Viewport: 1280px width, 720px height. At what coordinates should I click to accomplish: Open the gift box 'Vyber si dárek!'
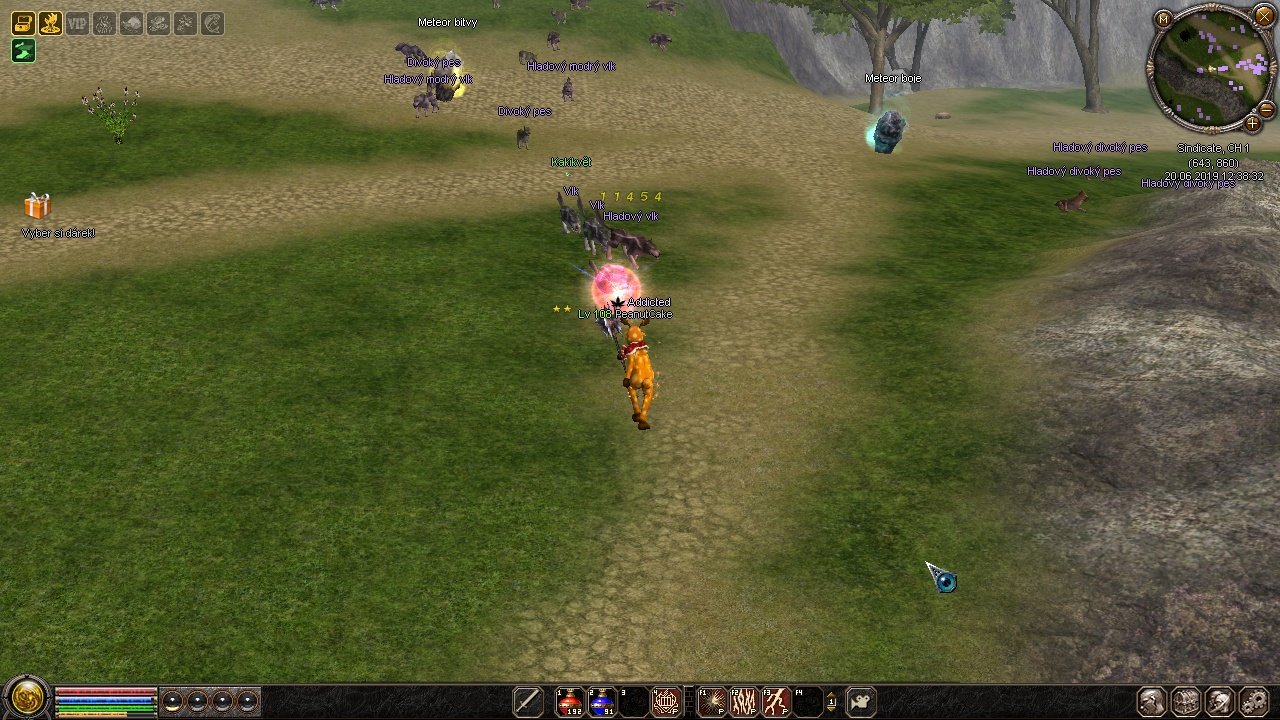point(37,207)
